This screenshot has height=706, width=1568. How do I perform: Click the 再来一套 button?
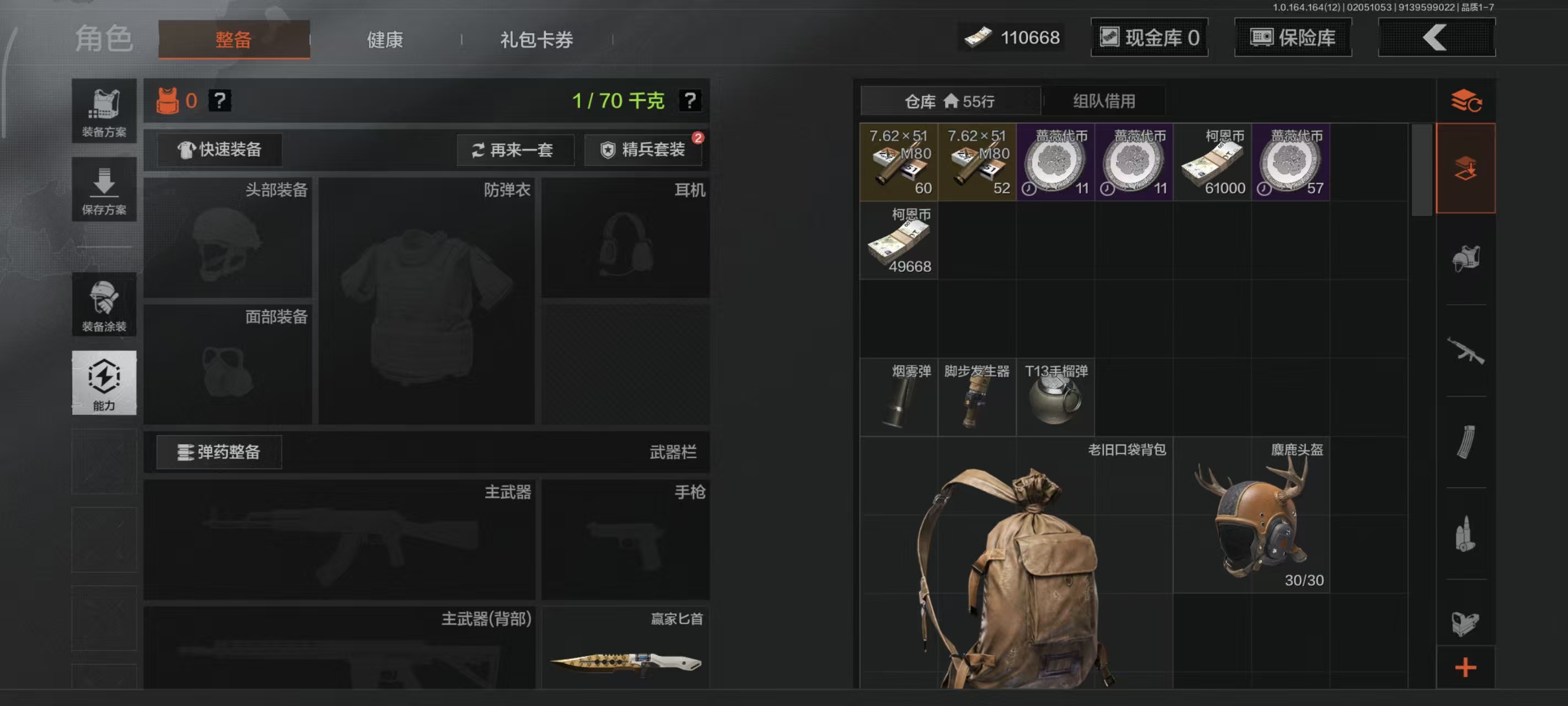tap(515, 150)
